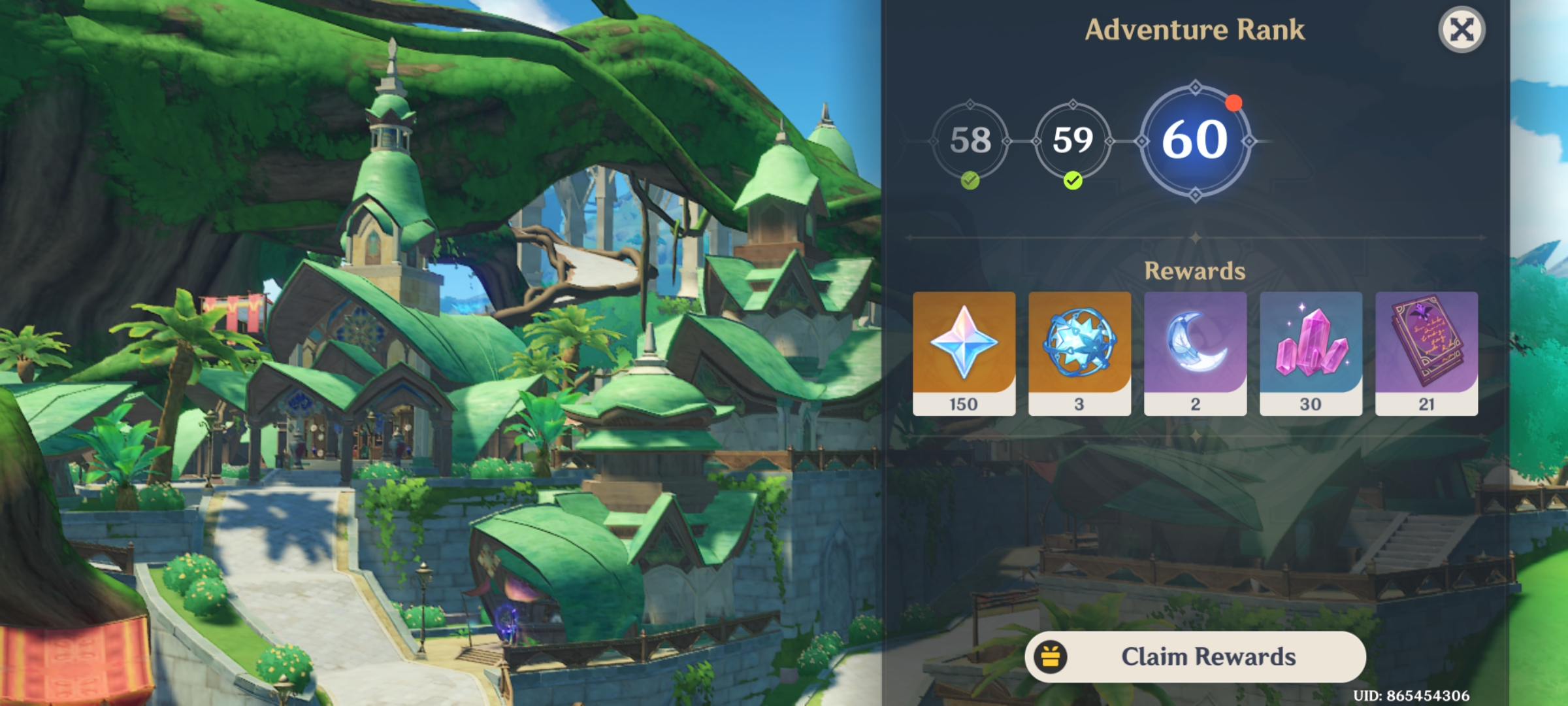The image size is (1568, 706).
Task: Click the red notification dot on rank 60
Action: coord(1233,102)
